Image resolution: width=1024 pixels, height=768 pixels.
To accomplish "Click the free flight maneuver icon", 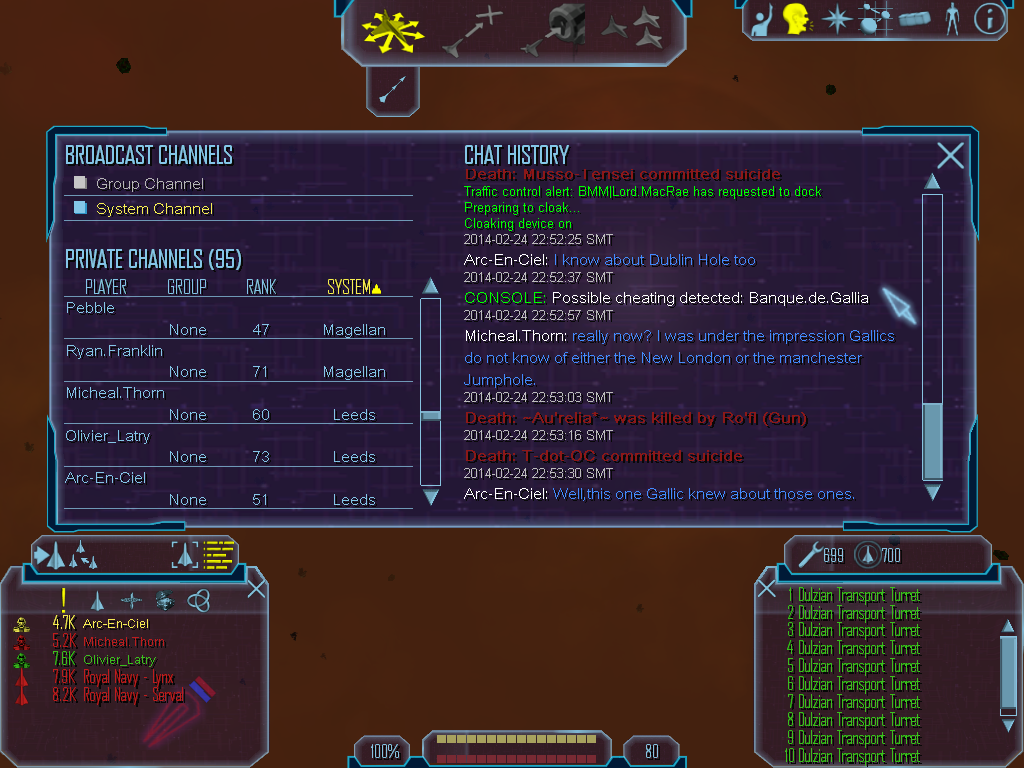I will point(393,29).
